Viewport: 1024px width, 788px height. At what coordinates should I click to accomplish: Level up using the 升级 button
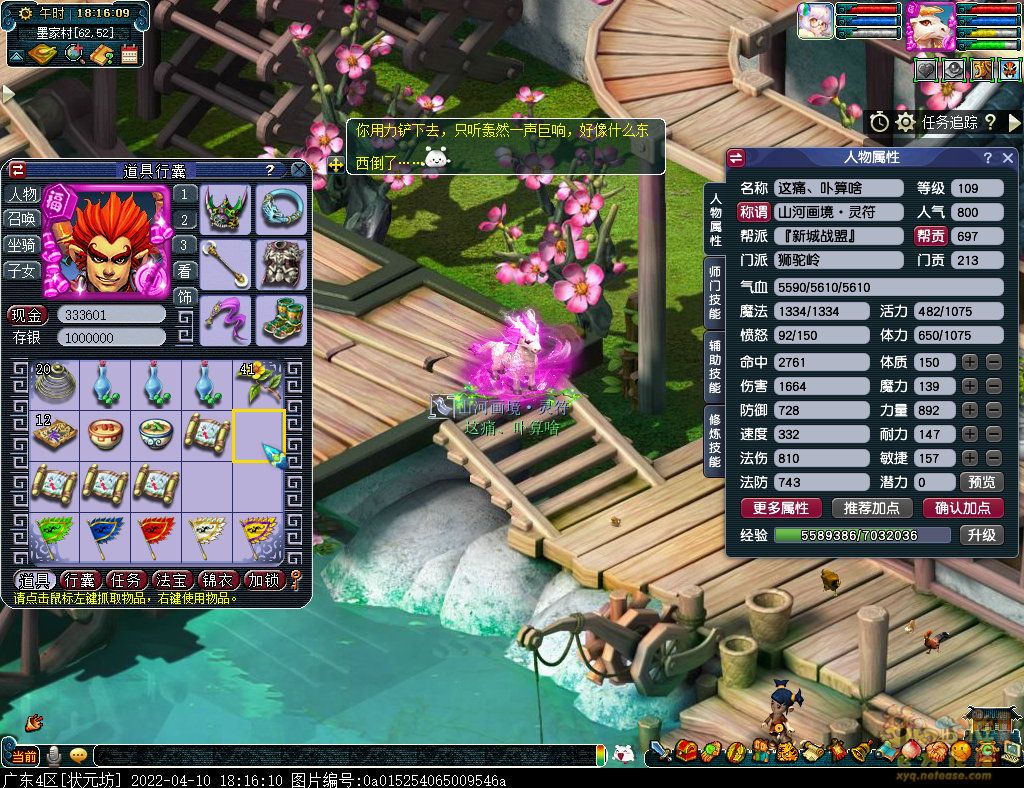pos(981,535)
